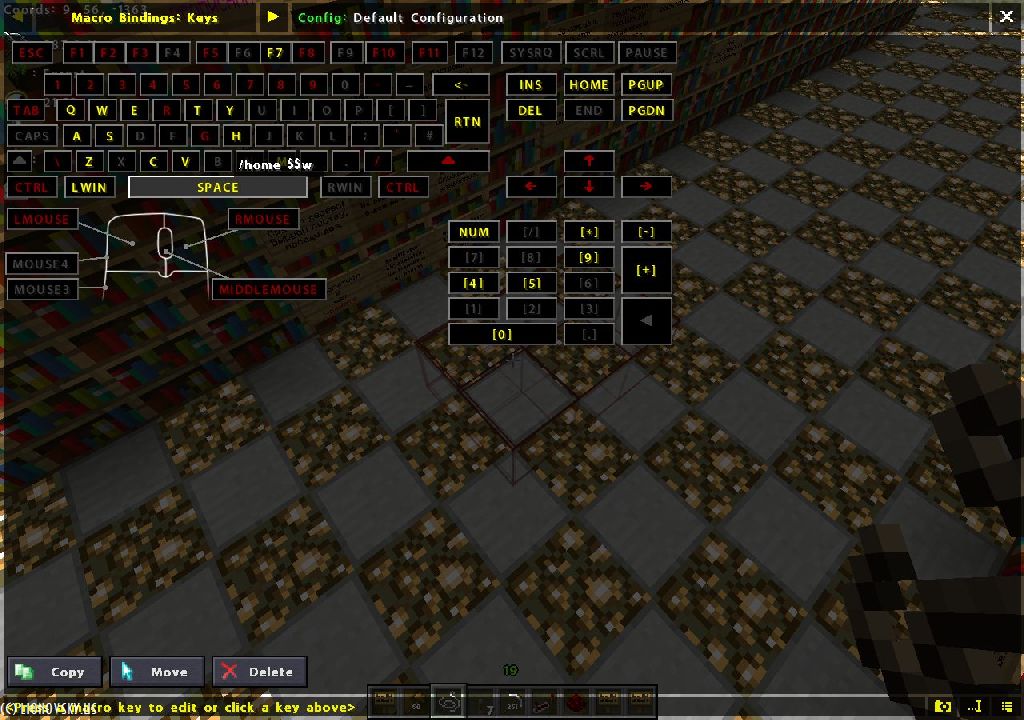Click the yellow arrow beside Macro Bindings: Keys

[272, 17]
